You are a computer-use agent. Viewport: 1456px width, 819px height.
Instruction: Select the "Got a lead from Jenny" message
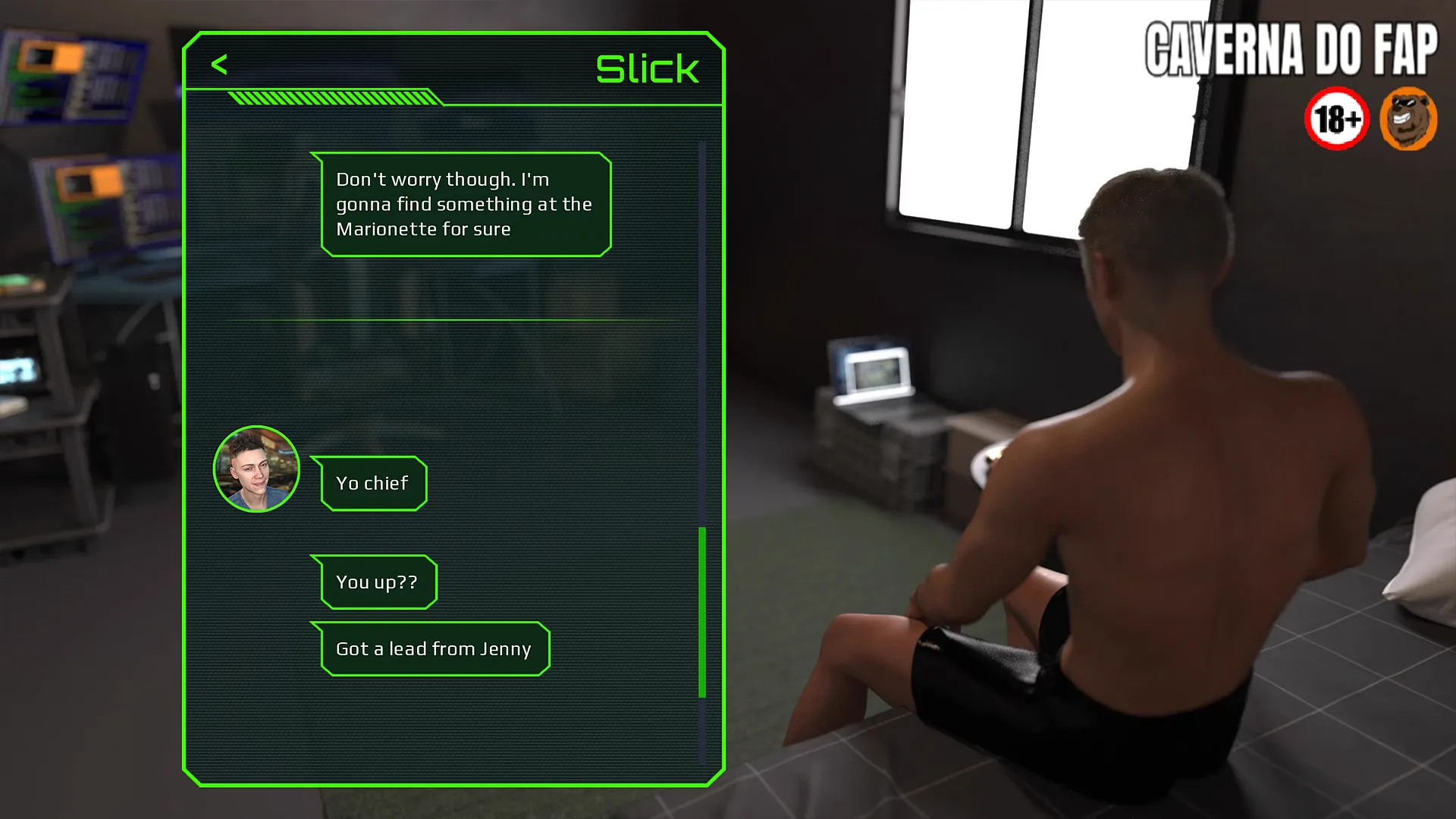(433, 649)
